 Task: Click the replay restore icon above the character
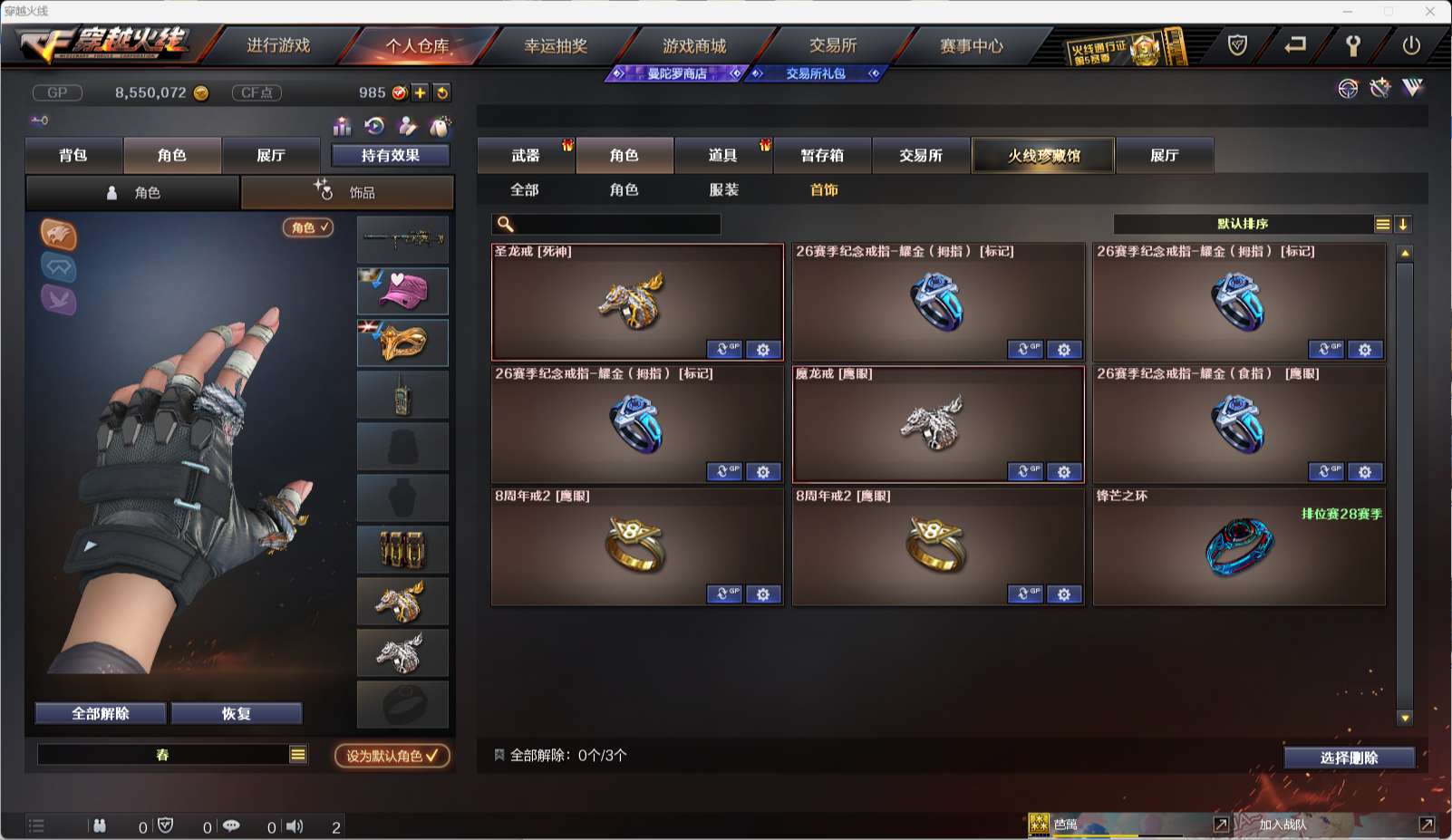pyautogui.click(x=373, y=127)
